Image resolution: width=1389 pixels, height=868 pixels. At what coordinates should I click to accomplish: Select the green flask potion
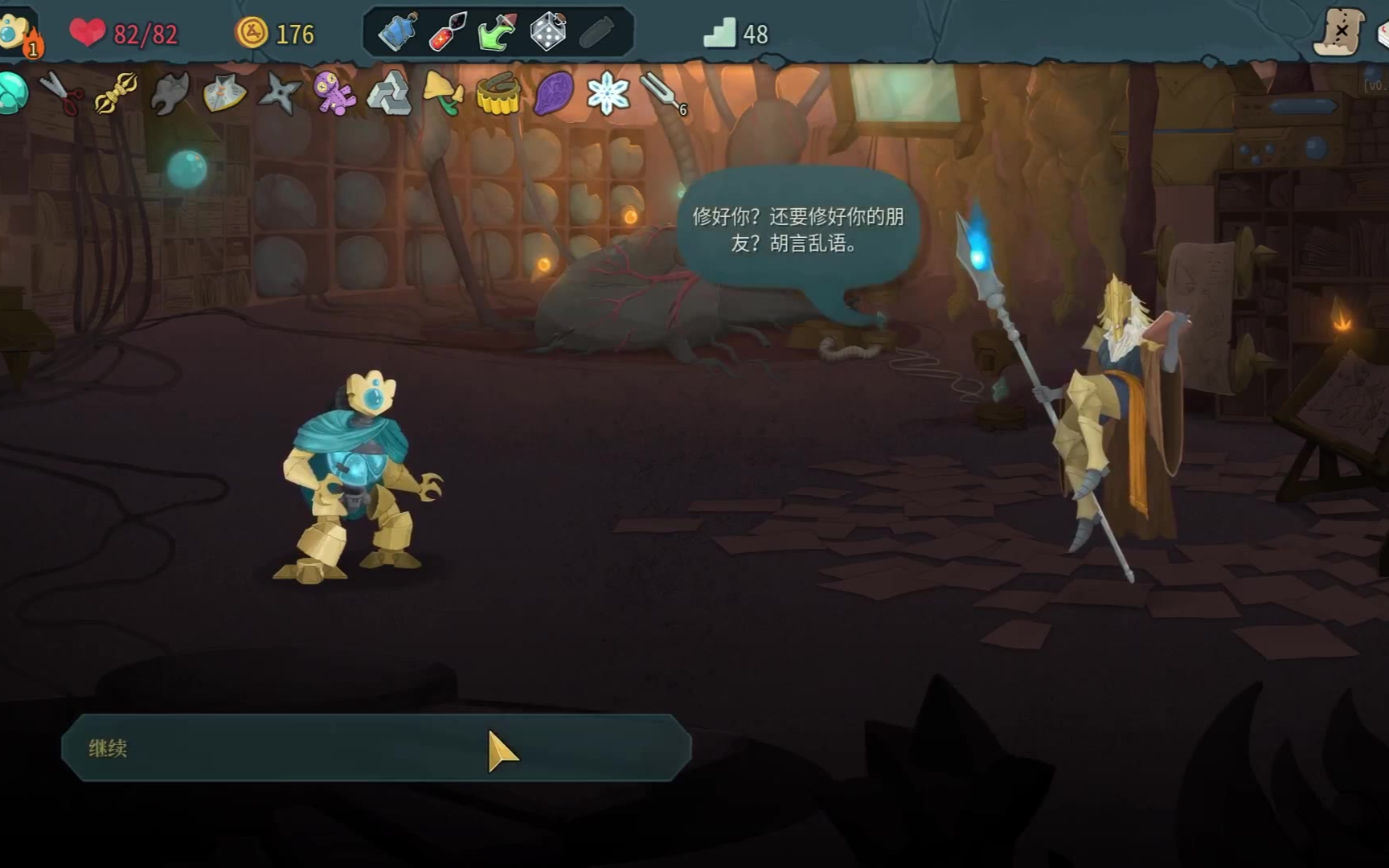[497, 33]
